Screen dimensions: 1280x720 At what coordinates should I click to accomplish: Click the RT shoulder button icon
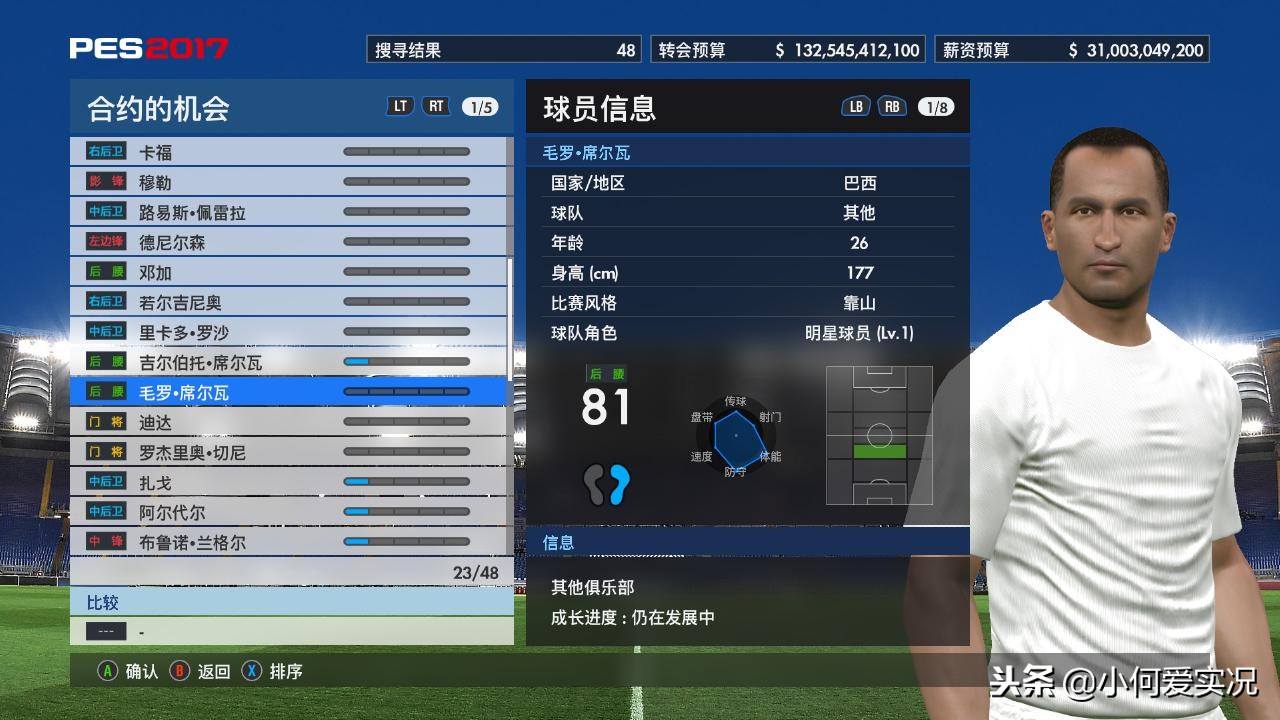point(436,104)
